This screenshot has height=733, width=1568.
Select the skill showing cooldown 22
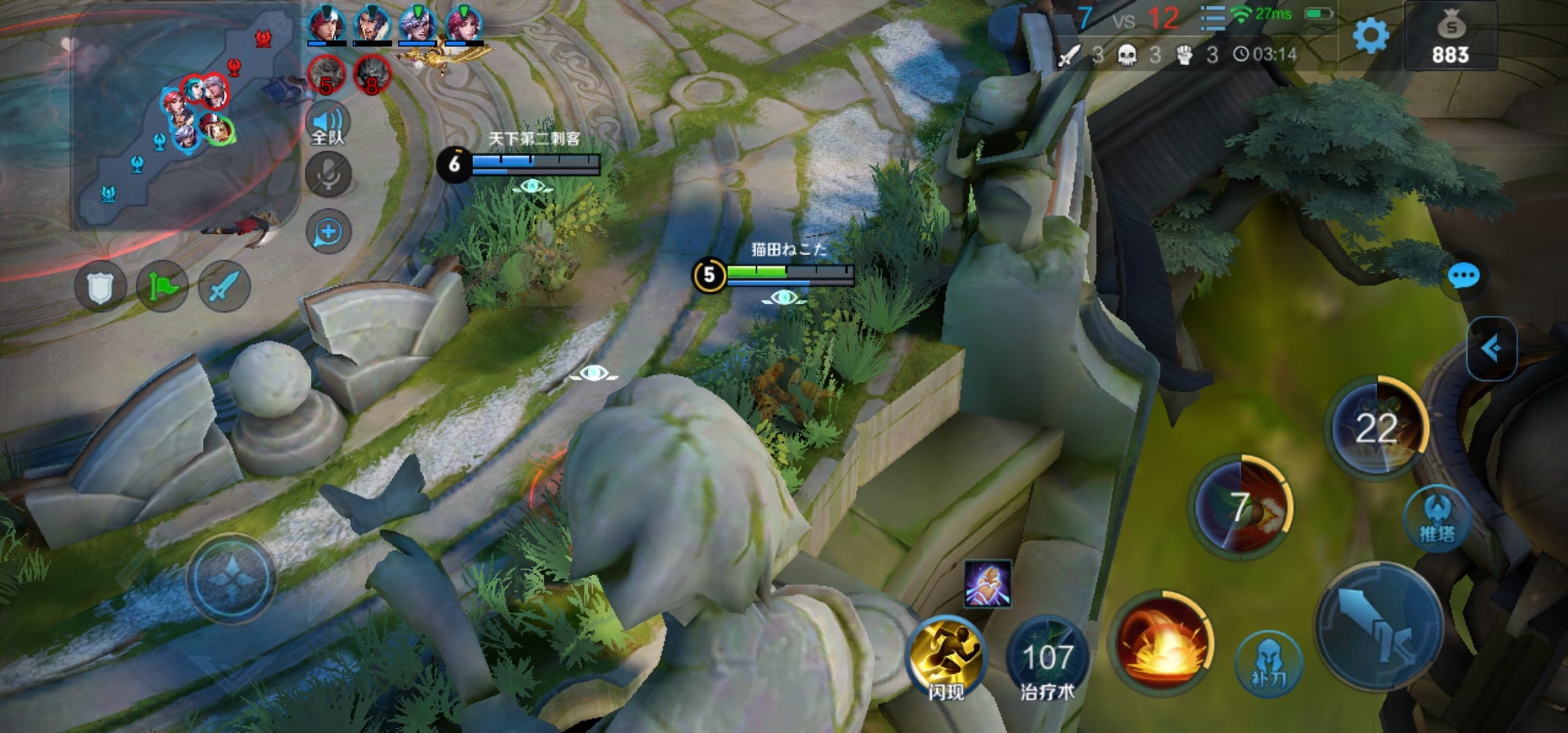(x=1376, y=427)
